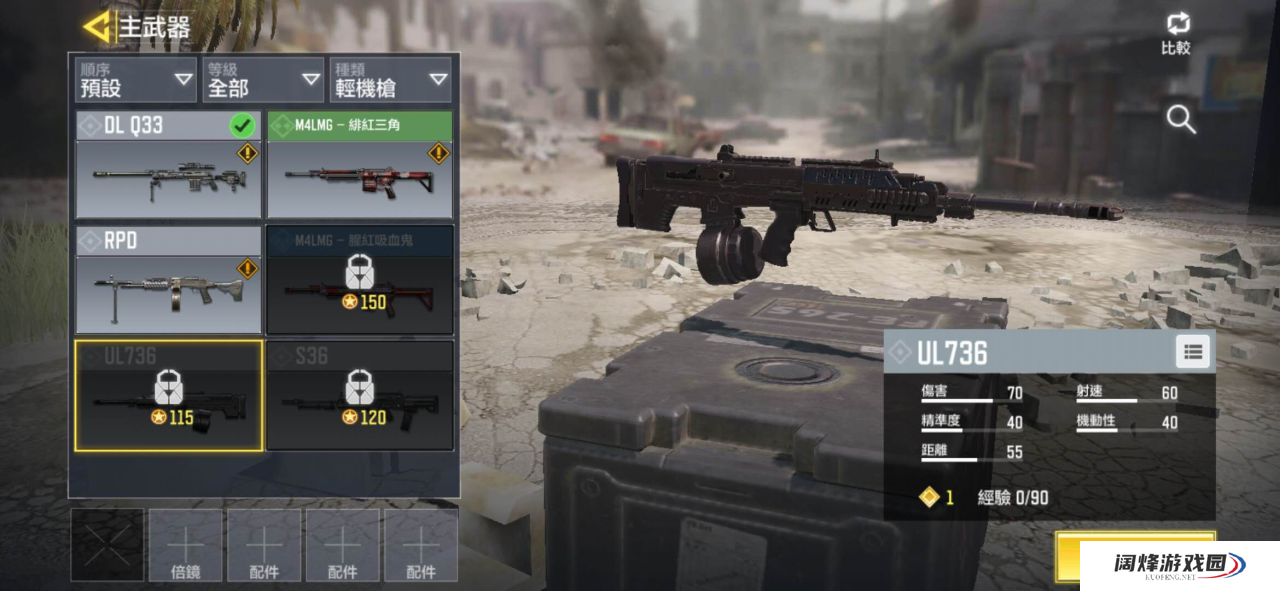Viewport: 1280px width, 591px height.
Task: Open the 等級 rarity filter dropdown
Action: [x=262, y=80]
